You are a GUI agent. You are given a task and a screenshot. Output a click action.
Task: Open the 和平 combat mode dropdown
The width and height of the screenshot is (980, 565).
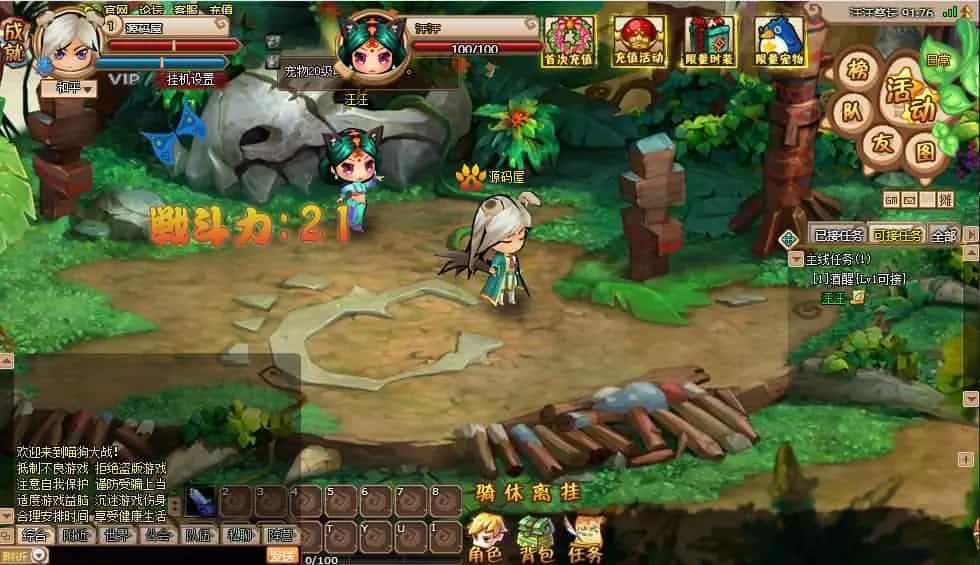(68, 88)
